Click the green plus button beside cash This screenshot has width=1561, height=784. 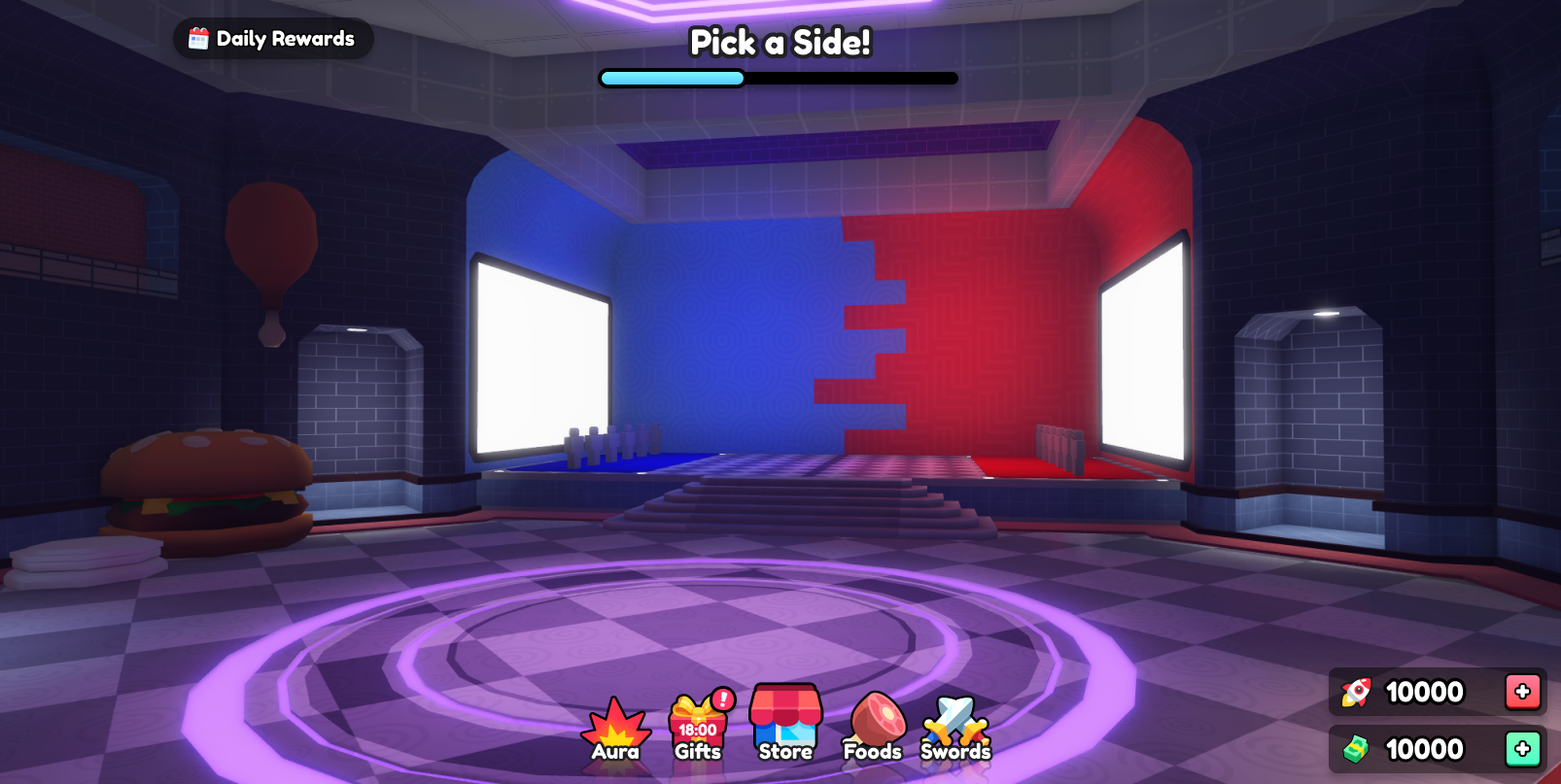click(1522, 749)
